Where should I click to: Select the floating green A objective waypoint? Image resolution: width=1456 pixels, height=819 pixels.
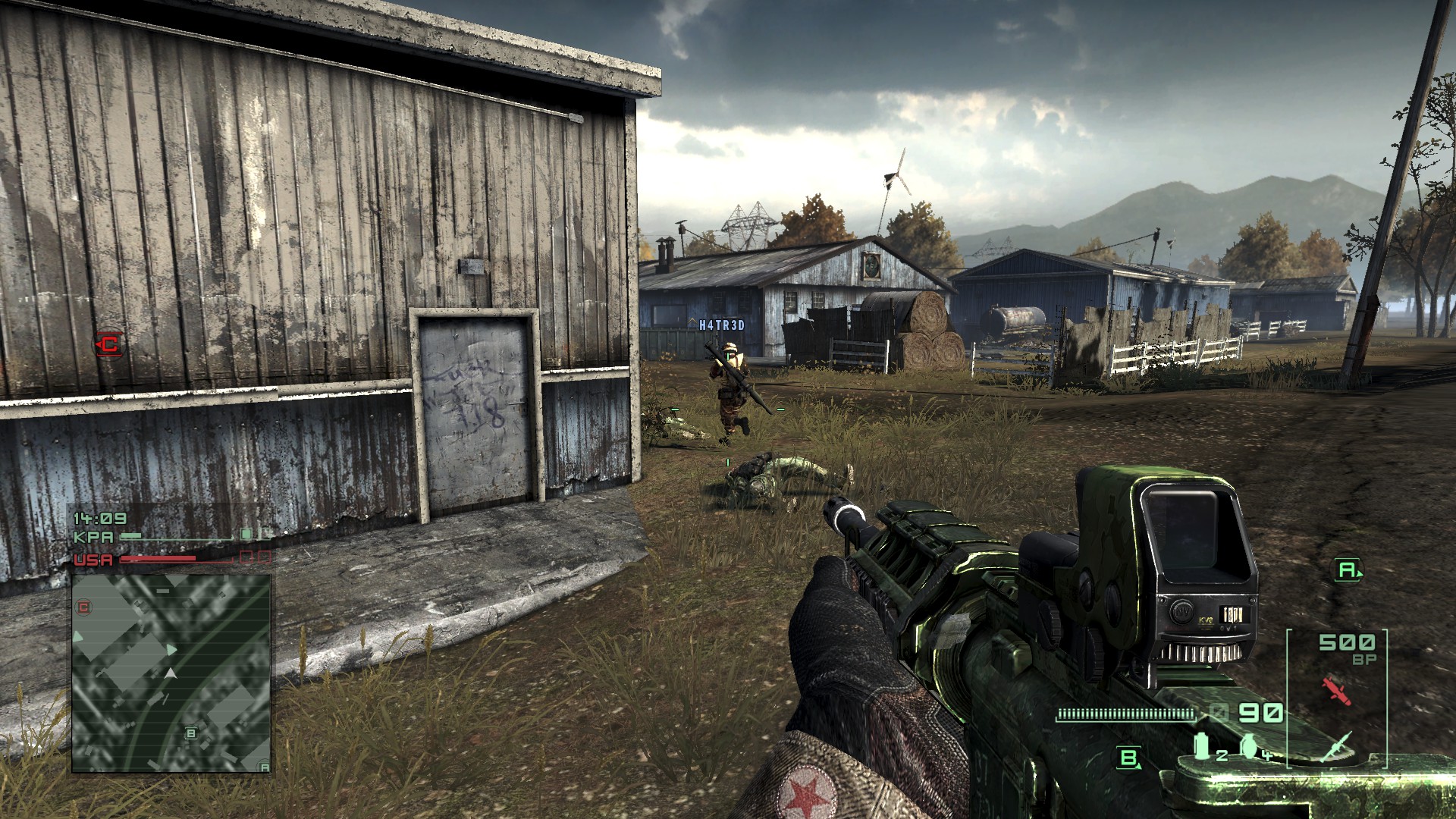[1347, 570]
